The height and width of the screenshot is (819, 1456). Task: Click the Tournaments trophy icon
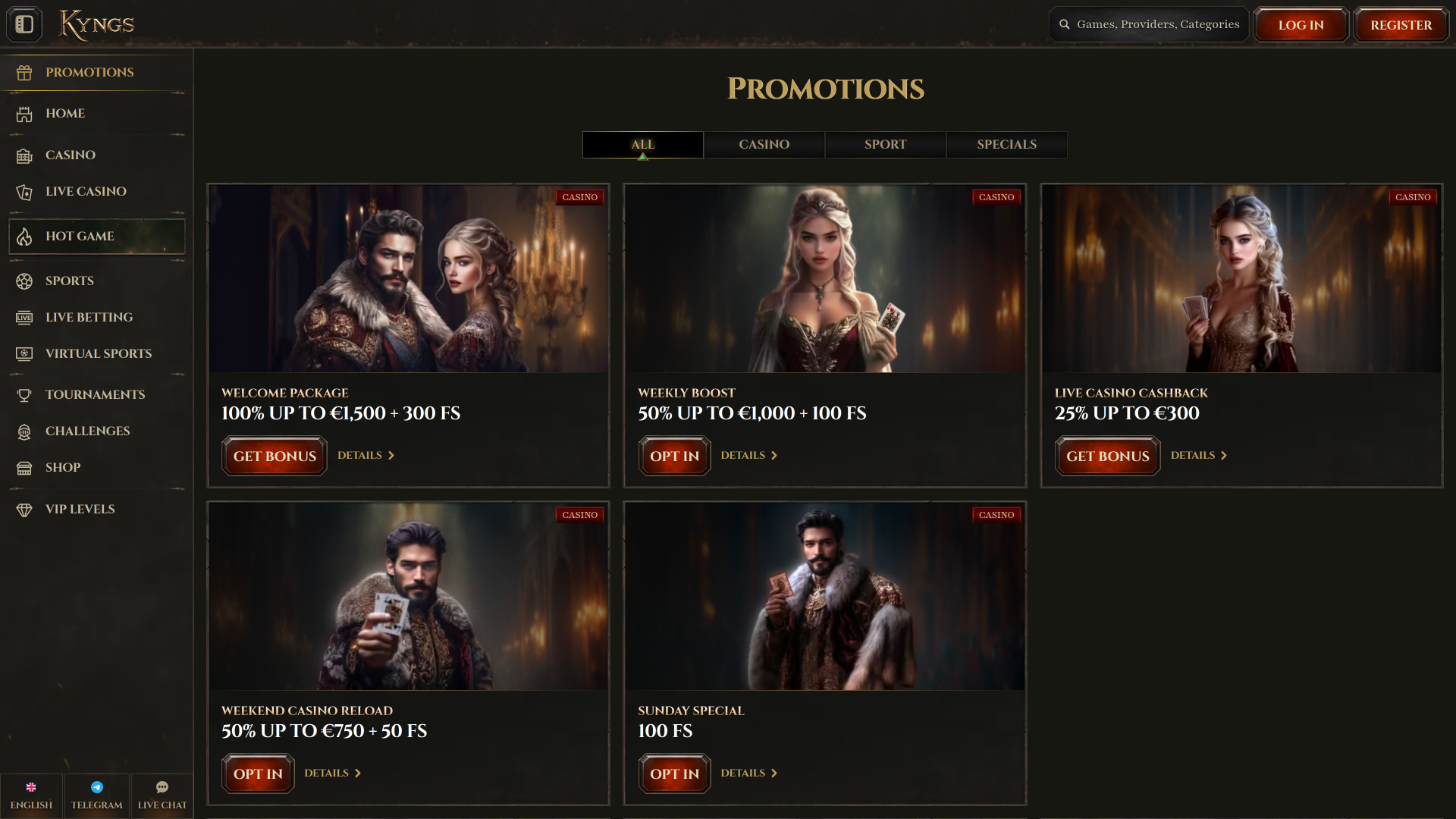pos(24,394)
